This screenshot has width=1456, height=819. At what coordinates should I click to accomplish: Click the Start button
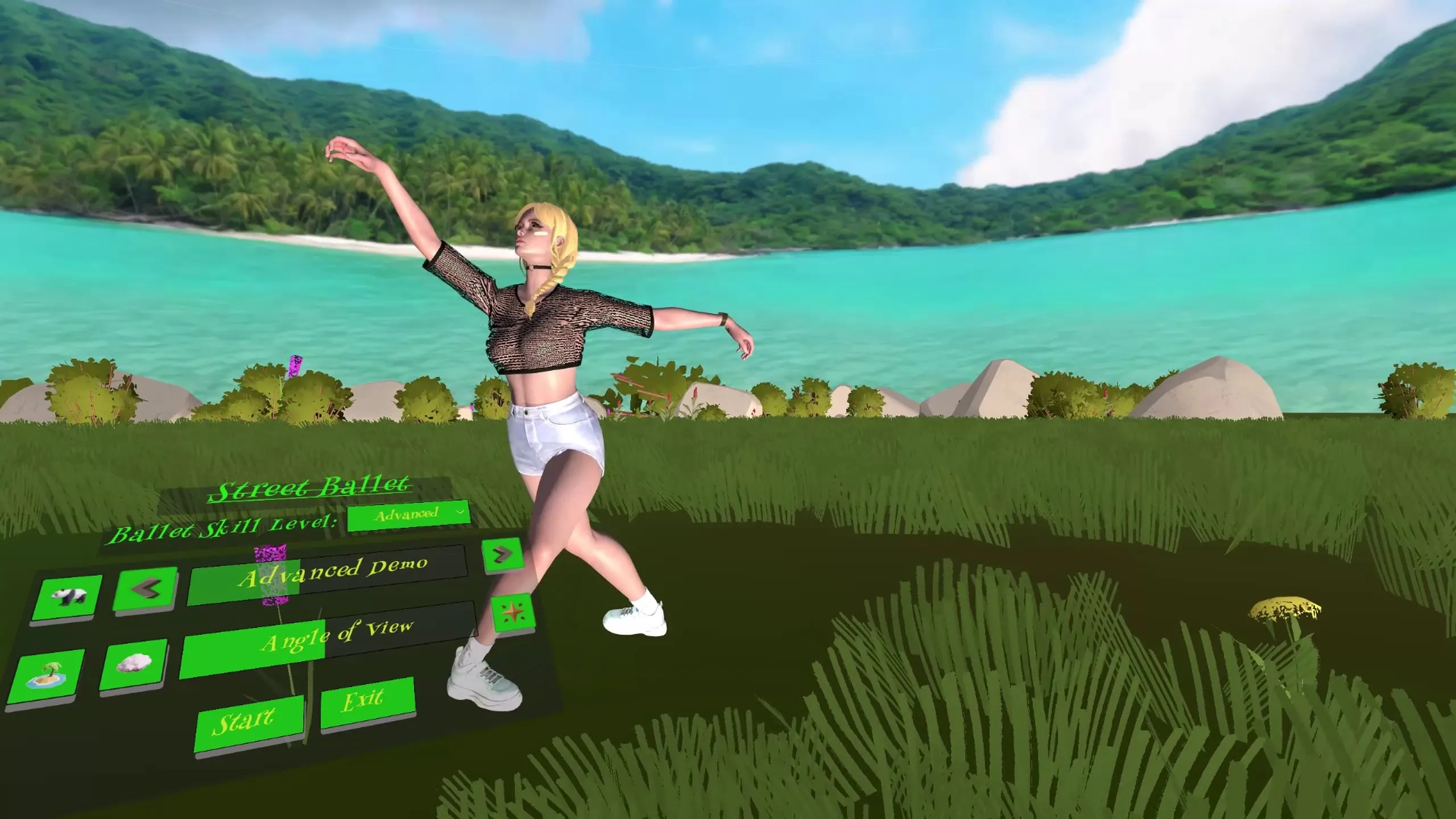tap(249, 723)
